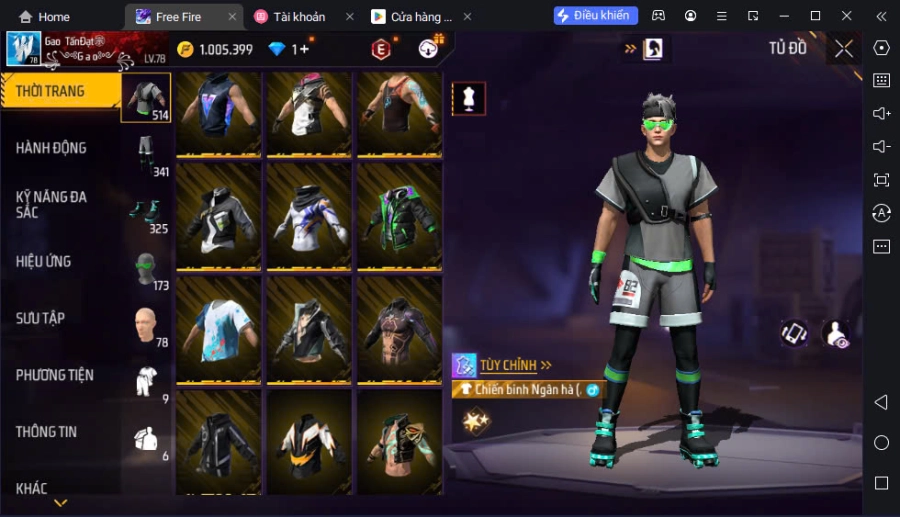Select the white and blue t-shirt item

(x=219, y=329)
